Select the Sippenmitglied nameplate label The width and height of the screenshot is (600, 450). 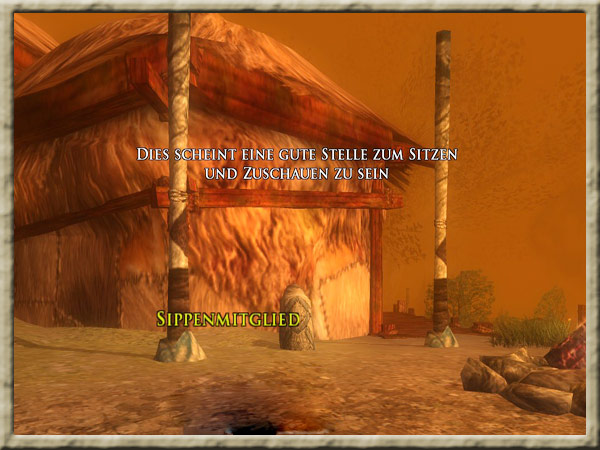pos(228,319)
